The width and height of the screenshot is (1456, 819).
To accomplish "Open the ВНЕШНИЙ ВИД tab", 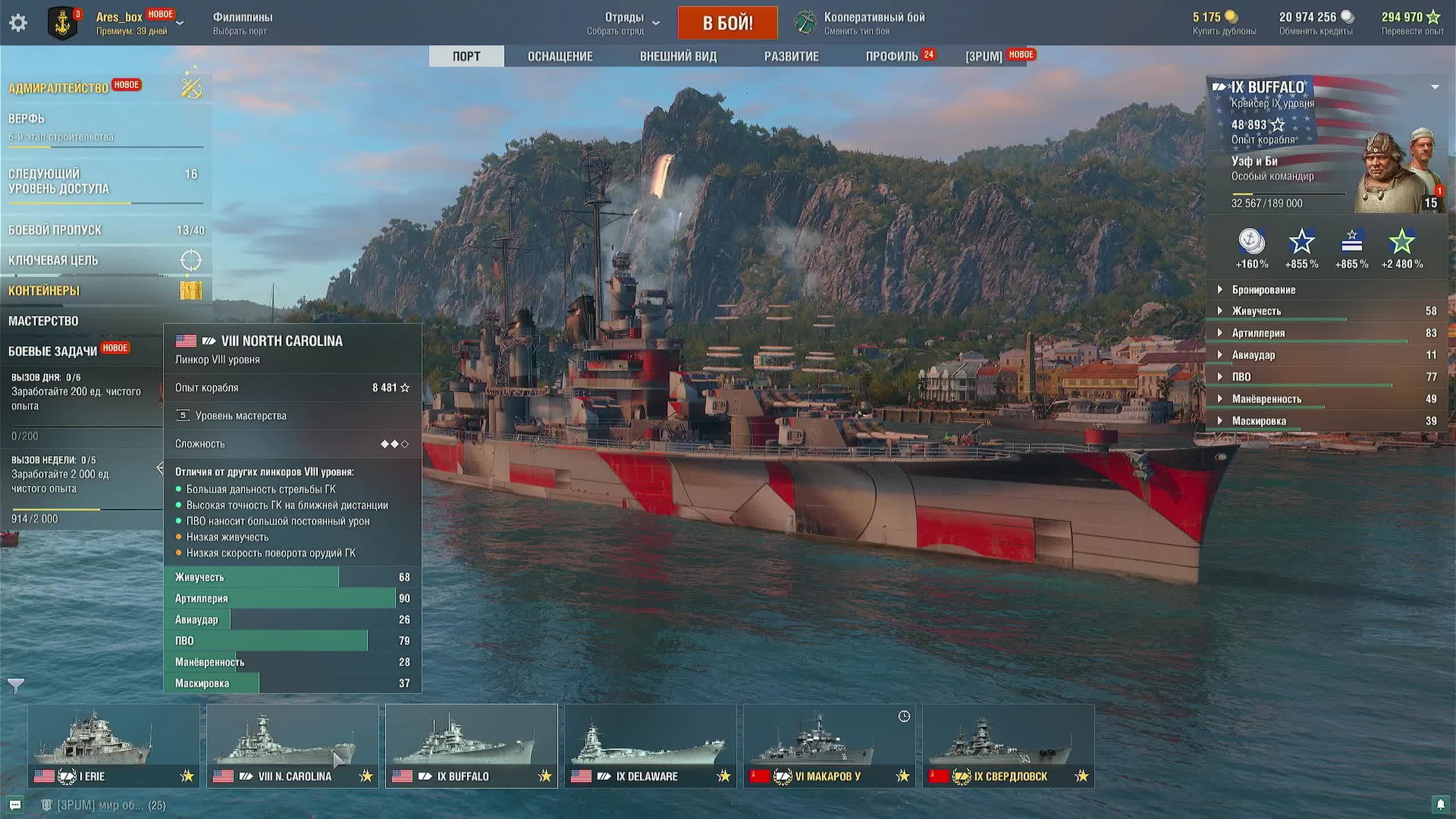I will pyautogui.click(x=678, y=56).
